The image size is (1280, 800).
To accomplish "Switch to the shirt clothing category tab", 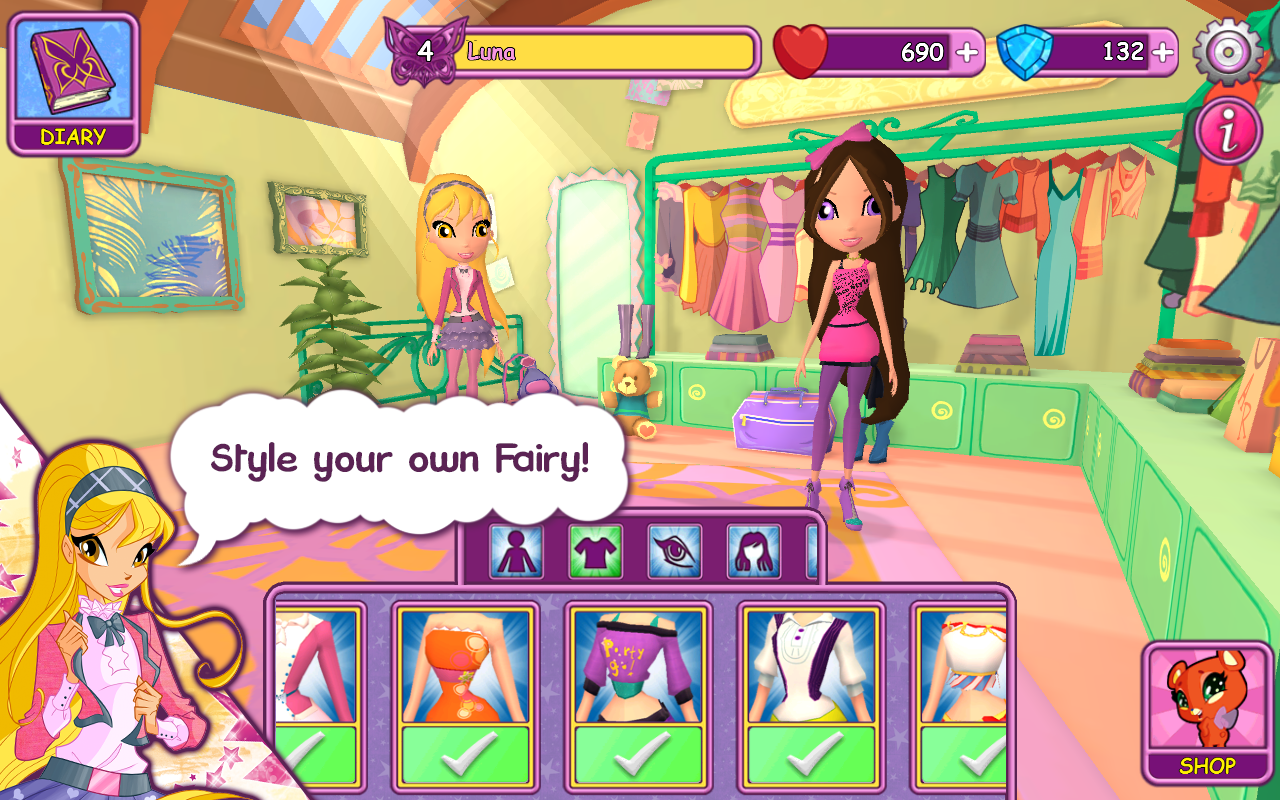I will tap(596, 552).
